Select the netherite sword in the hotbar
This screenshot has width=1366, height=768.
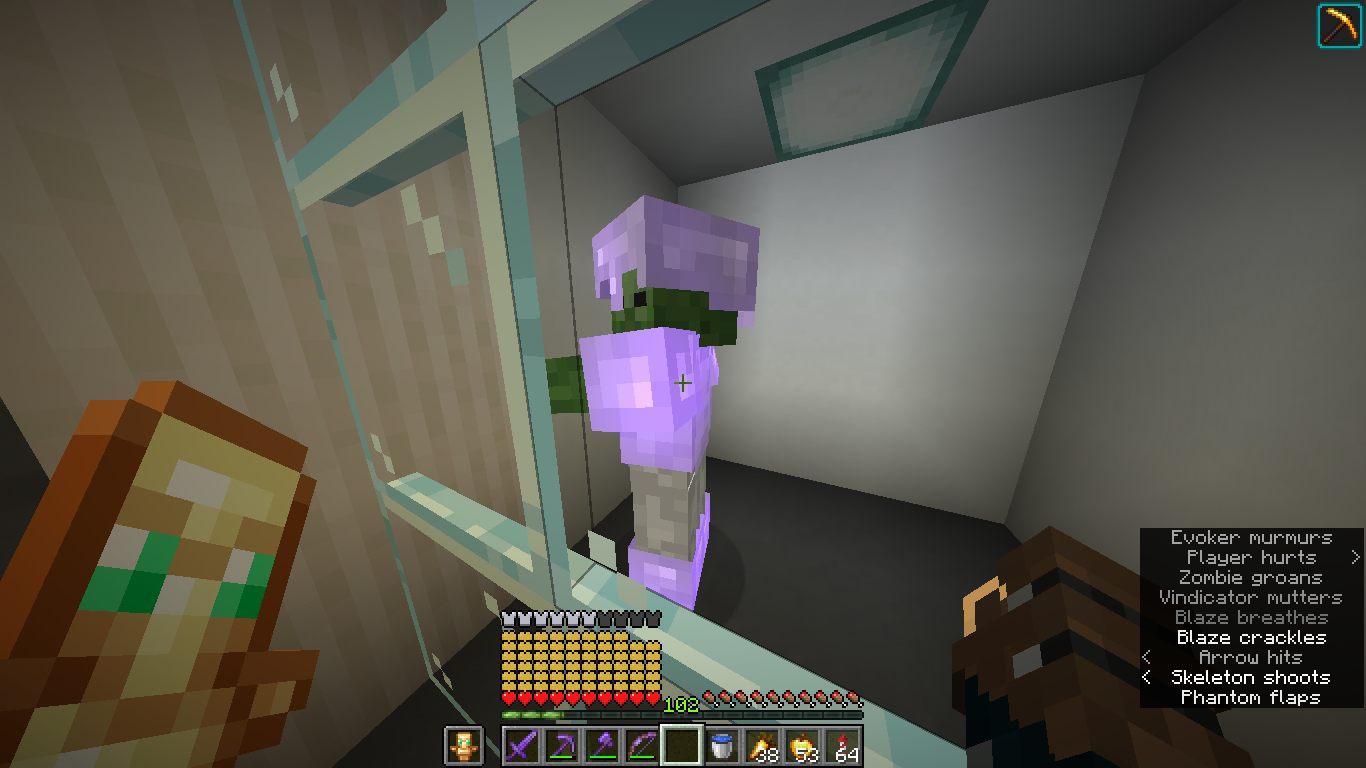523,744
